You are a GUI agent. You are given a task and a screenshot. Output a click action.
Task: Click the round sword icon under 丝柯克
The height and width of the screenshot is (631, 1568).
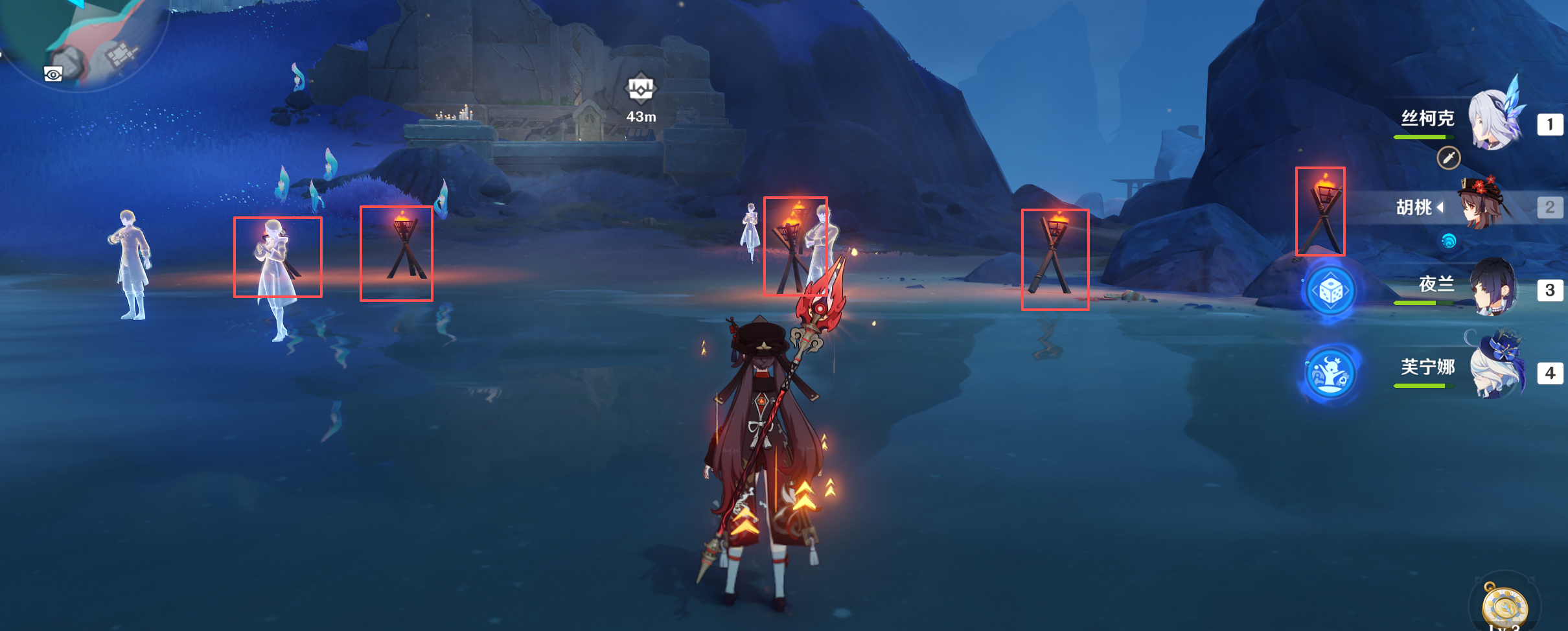click(1449, 157)
